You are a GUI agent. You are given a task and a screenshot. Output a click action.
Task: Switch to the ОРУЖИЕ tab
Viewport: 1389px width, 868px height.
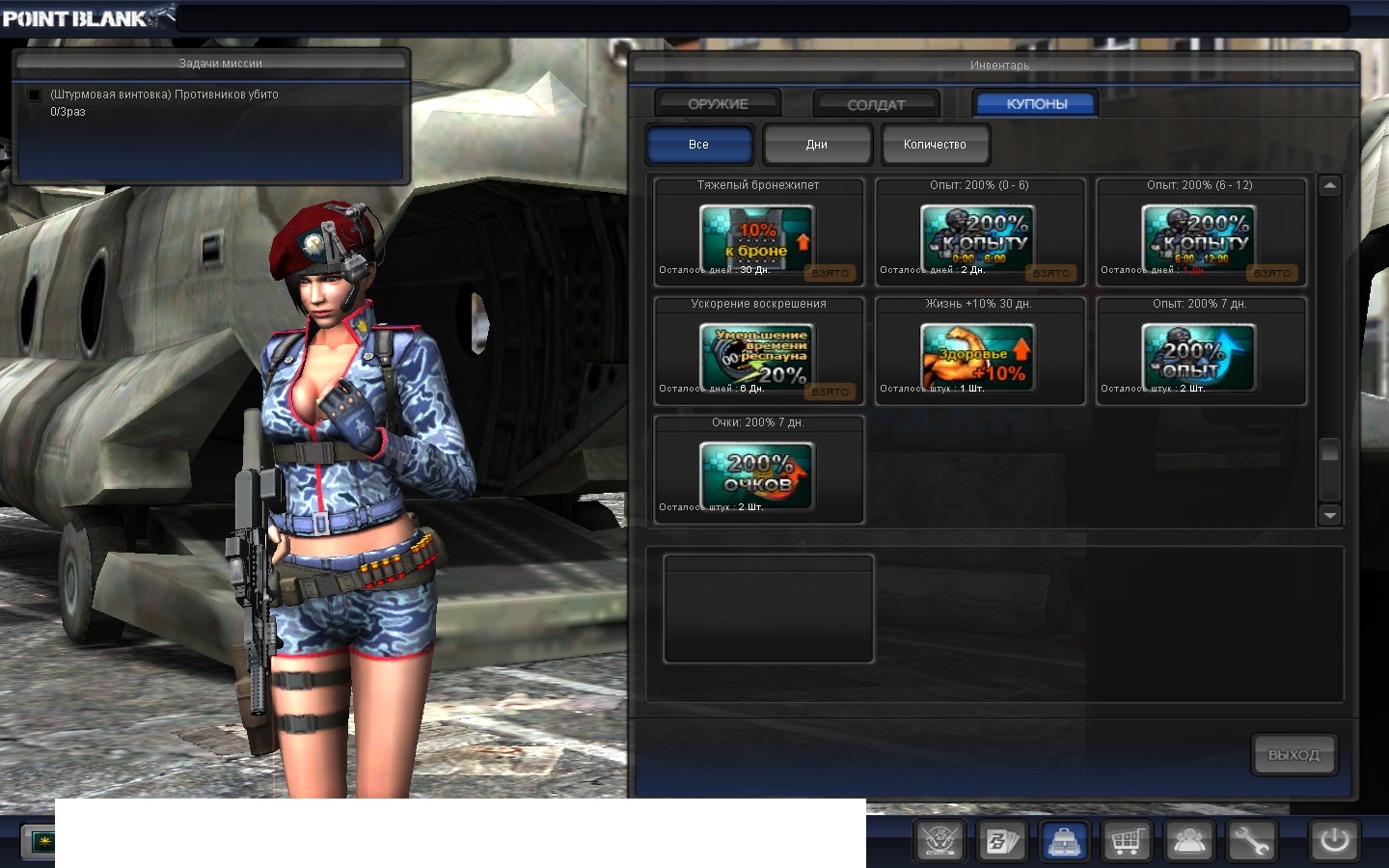tap(718, 104)
